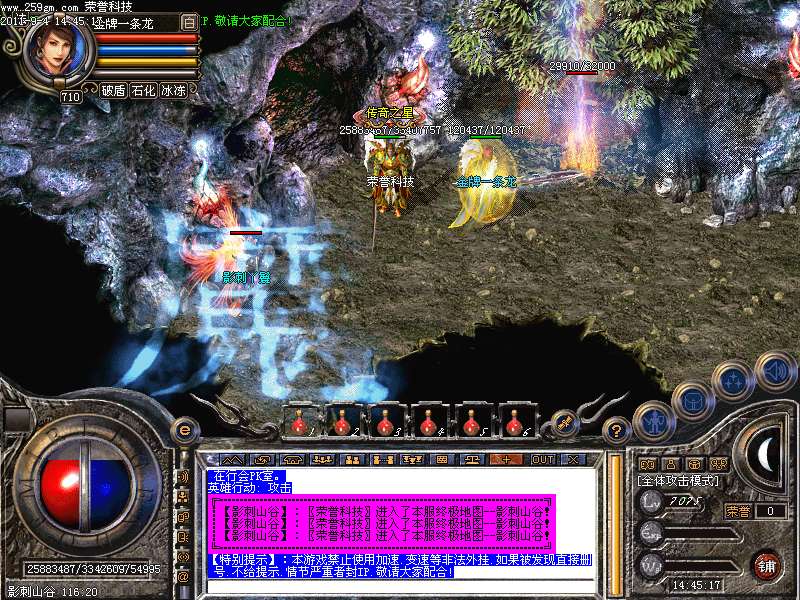The width and height of the screenshot is (800, 600).
Task: Click the OUT button above the chat
Action: pyautogui.click(x=542, y=459)
